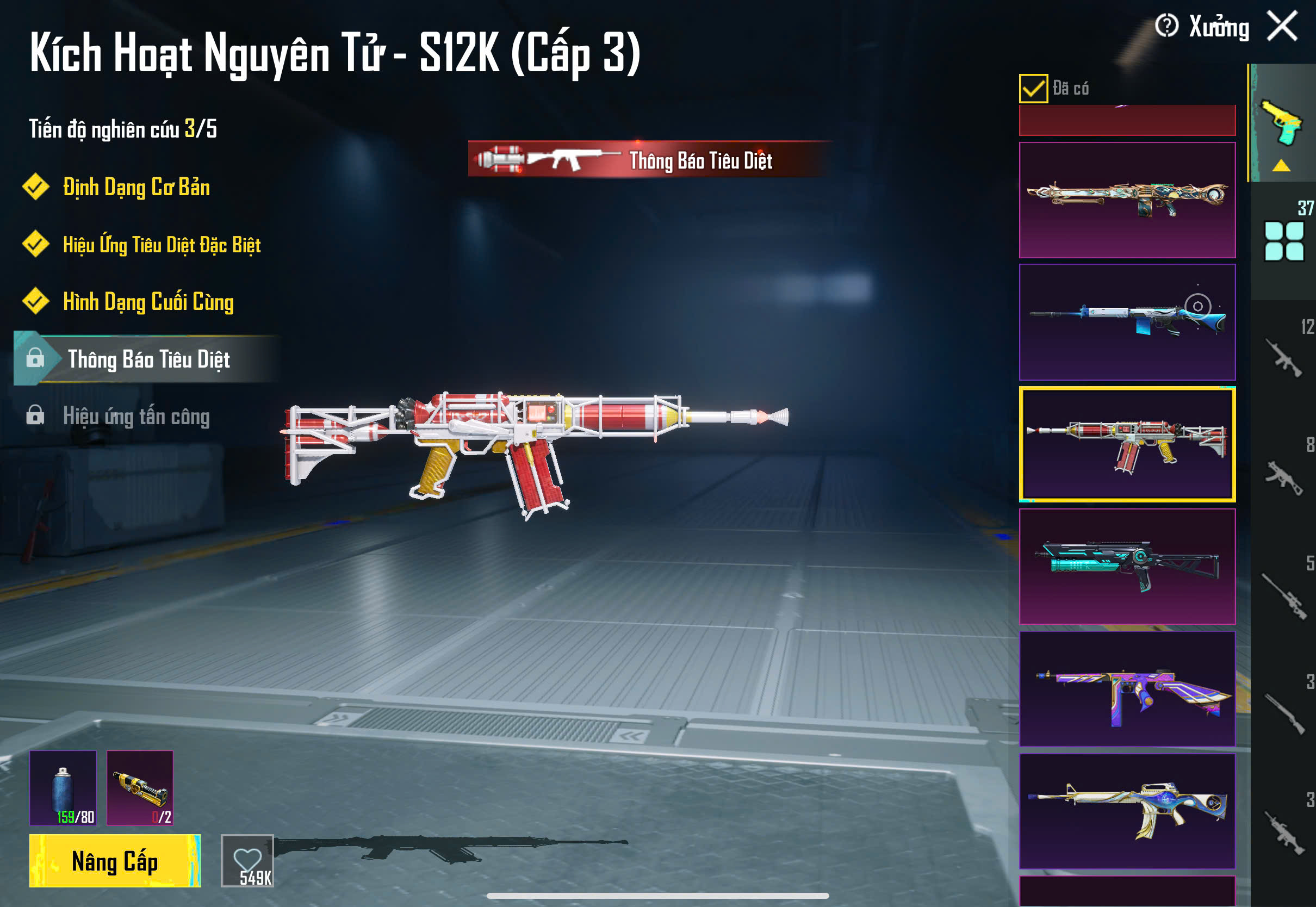
Task: Choose the blue and white rifle skin
Action: coord(1127,322)
